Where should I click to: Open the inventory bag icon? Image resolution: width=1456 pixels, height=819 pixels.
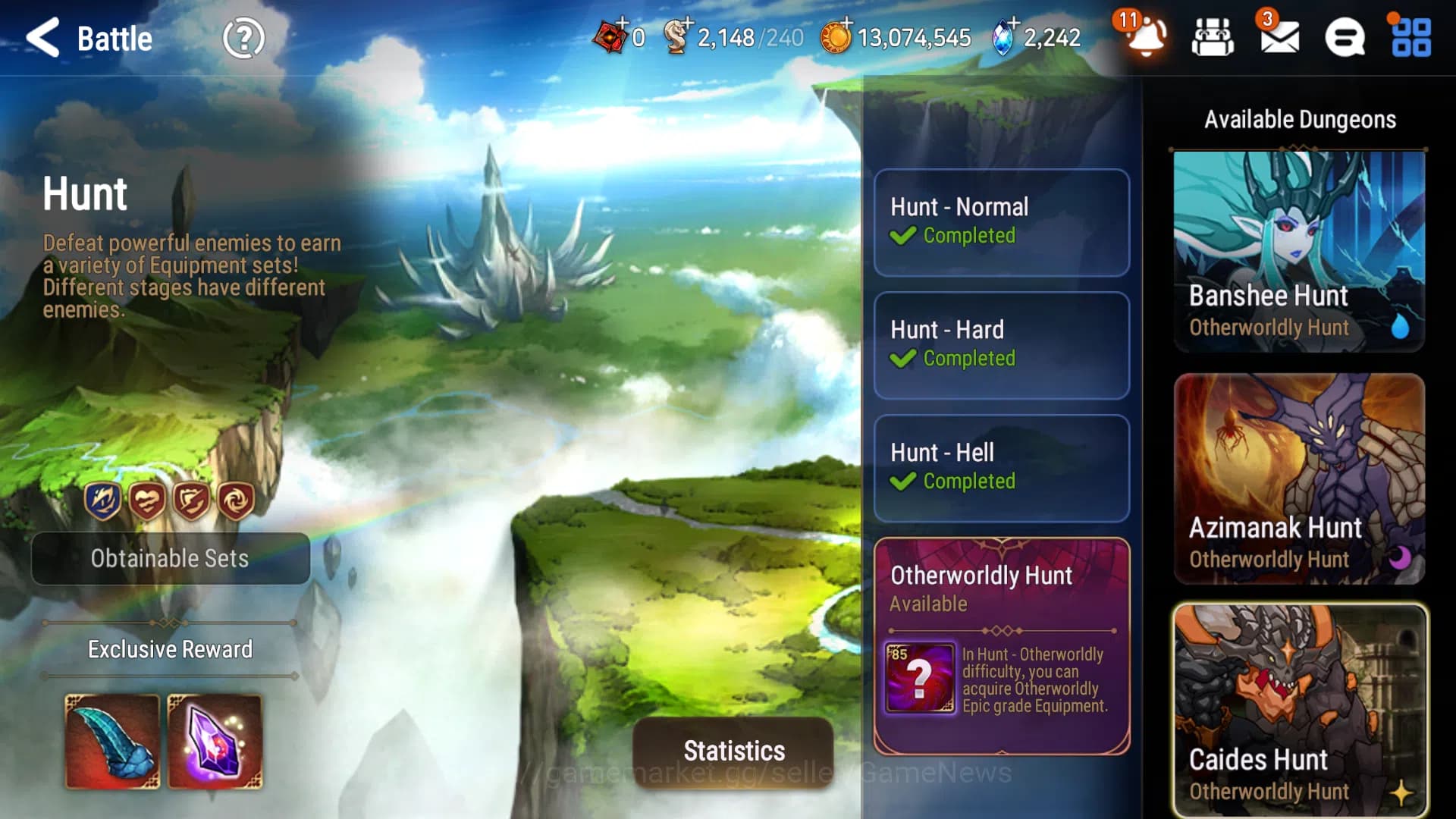click(1213, 36)
